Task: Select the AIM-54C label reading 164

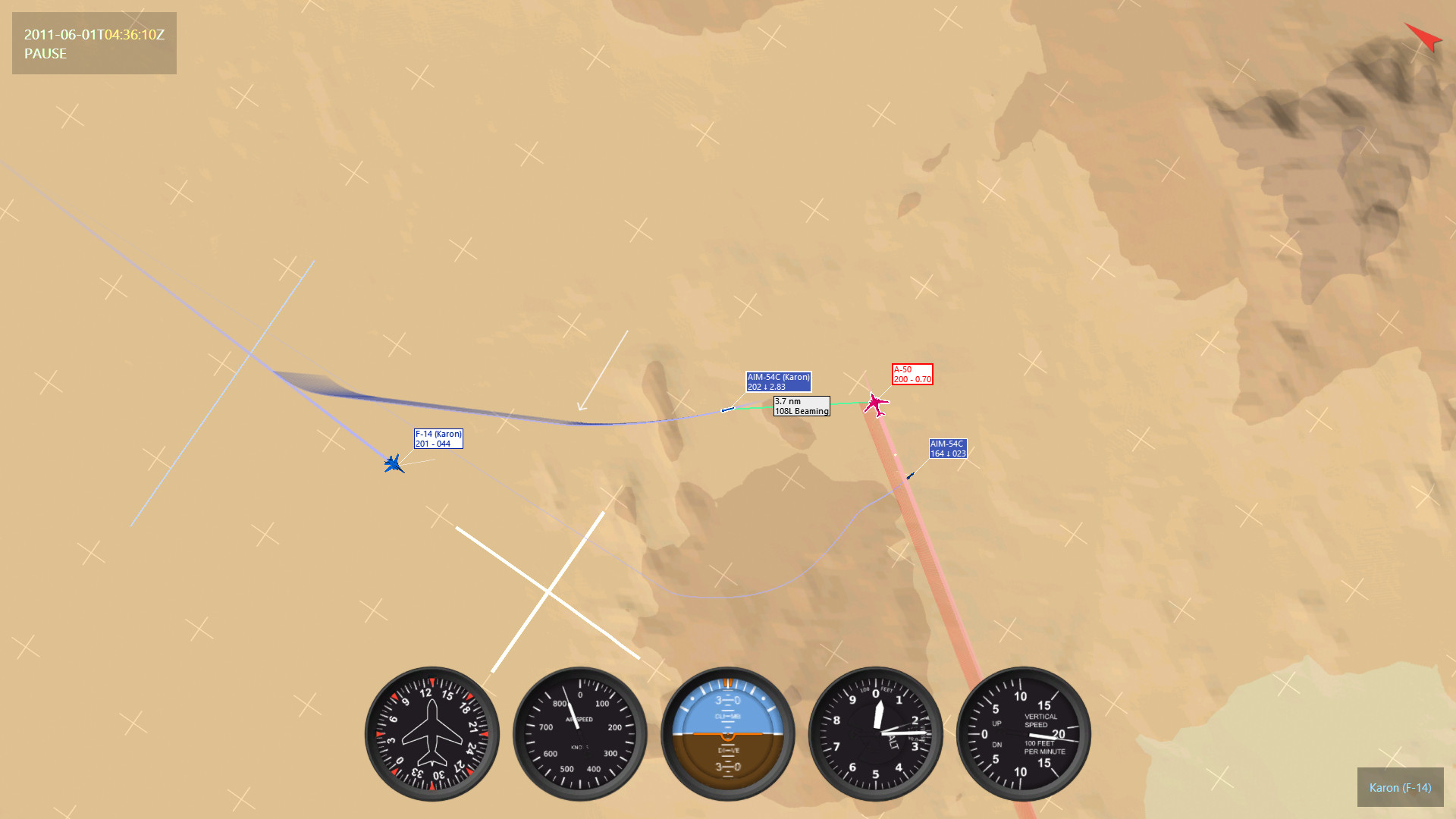Action: point(948,449)
